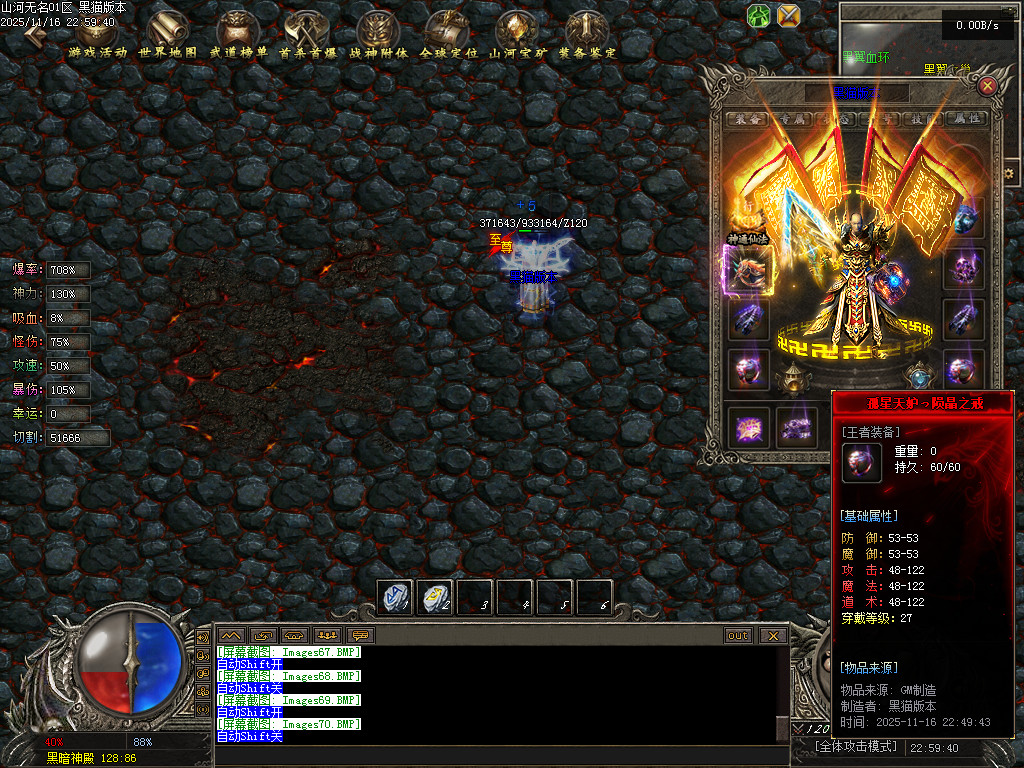The height and width of the screenshot is (768, 1024).
Task: Click the green pagoda icon at top
Action: 759,15
